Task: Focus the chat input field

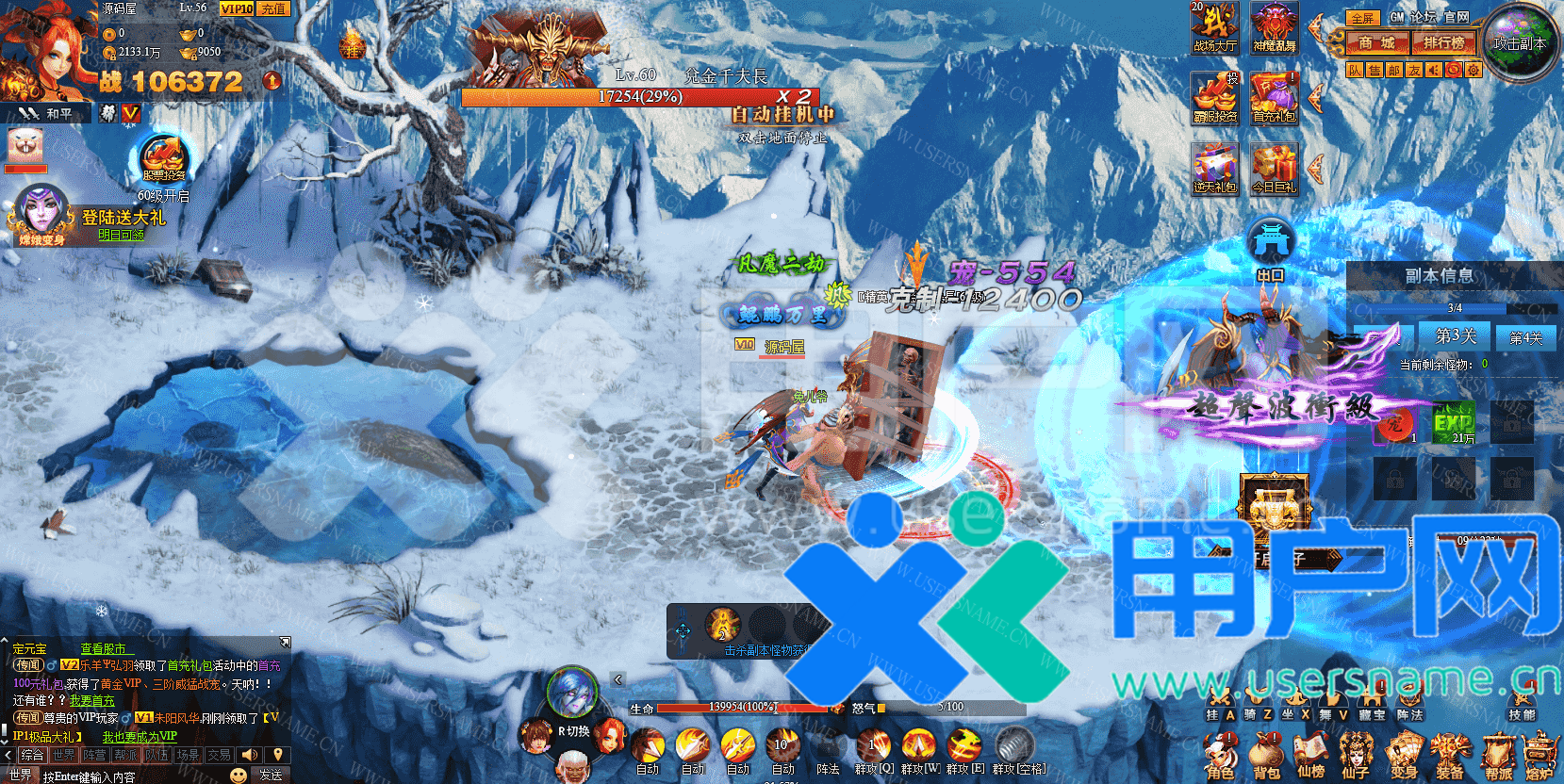Action: [132, 776]
